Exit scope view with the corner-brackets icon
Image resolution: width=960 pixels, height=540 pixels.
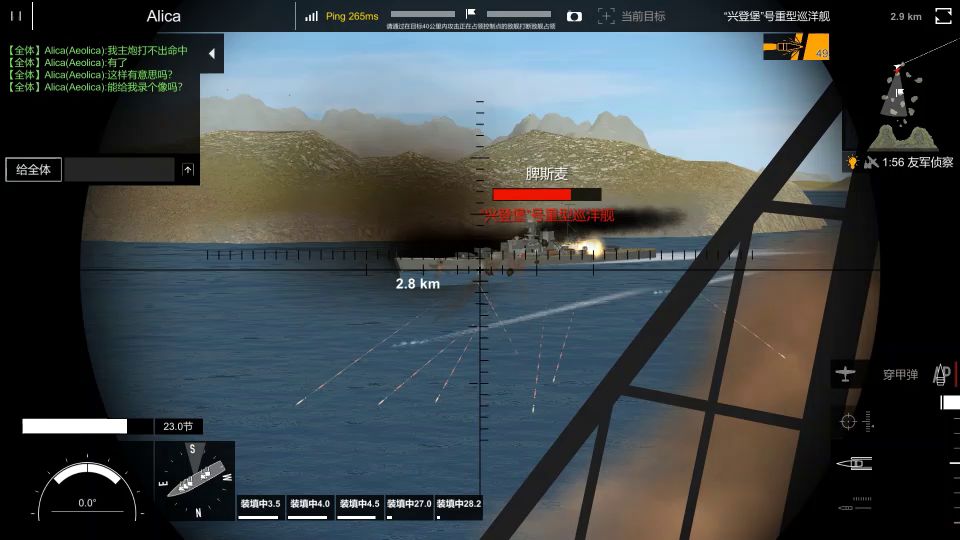(943, 16)
